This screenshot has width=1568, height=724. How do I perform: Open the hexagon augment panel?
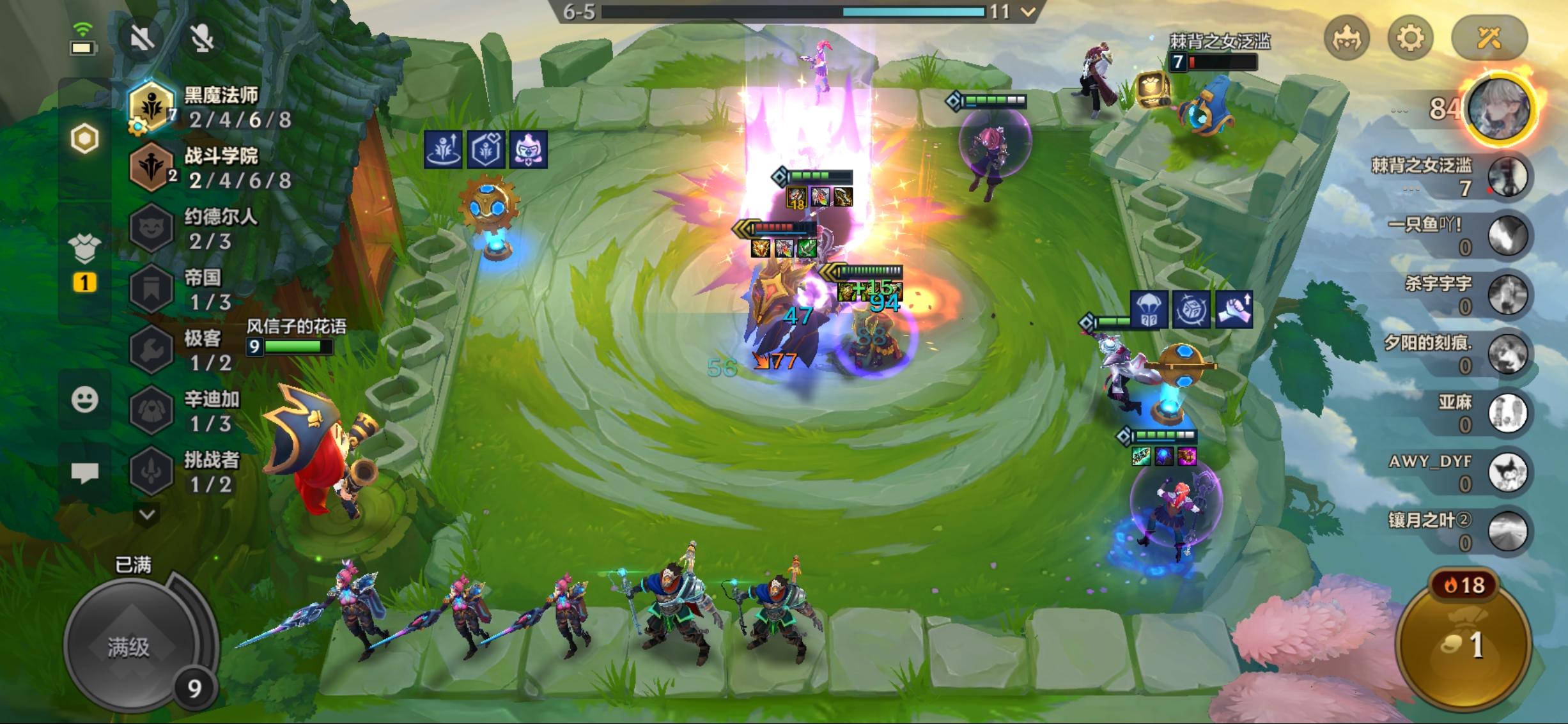(84, 139)
